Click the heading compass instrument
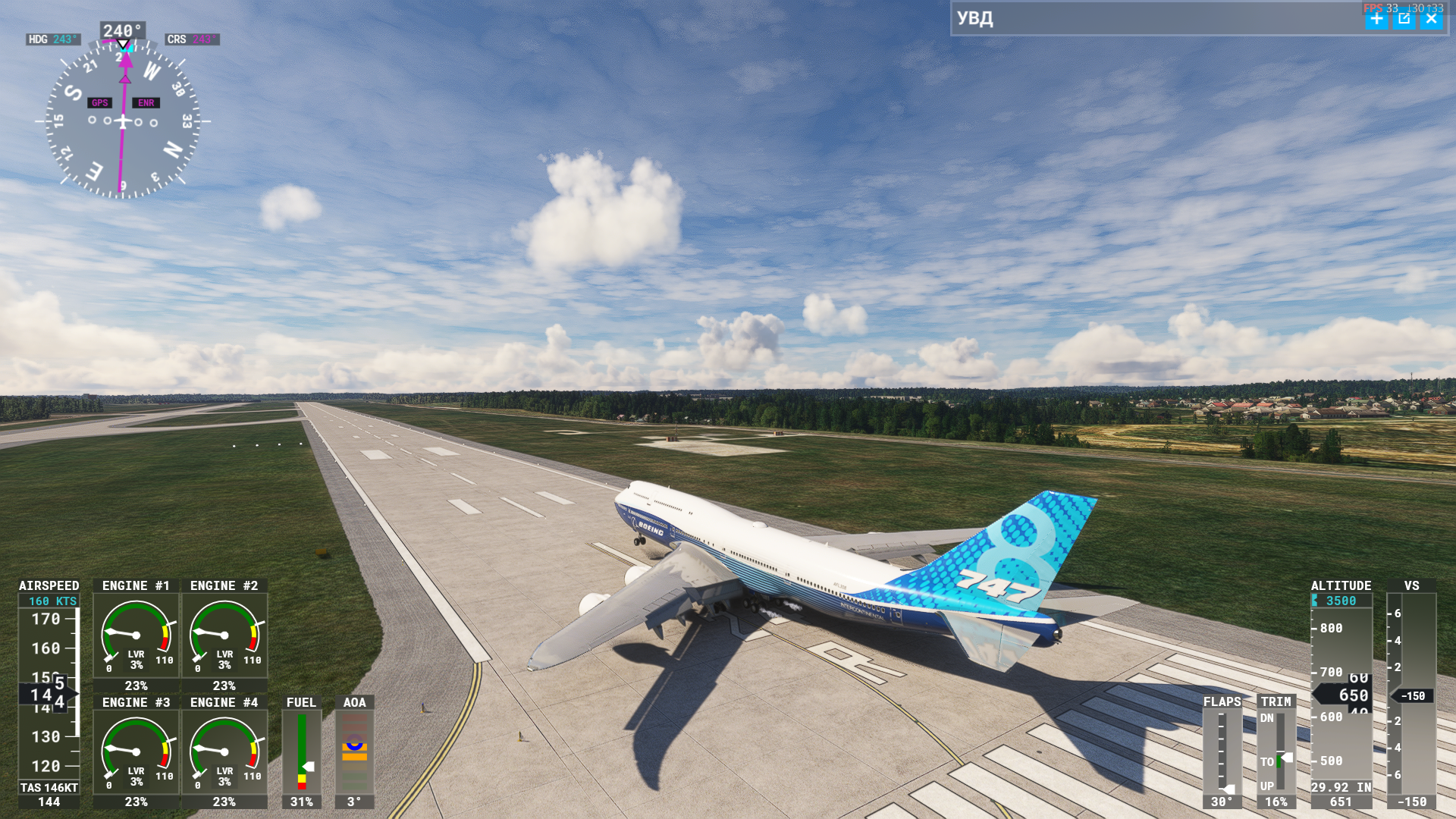Viewport: 1456px width, 819px height. click(x=123, y=121)
